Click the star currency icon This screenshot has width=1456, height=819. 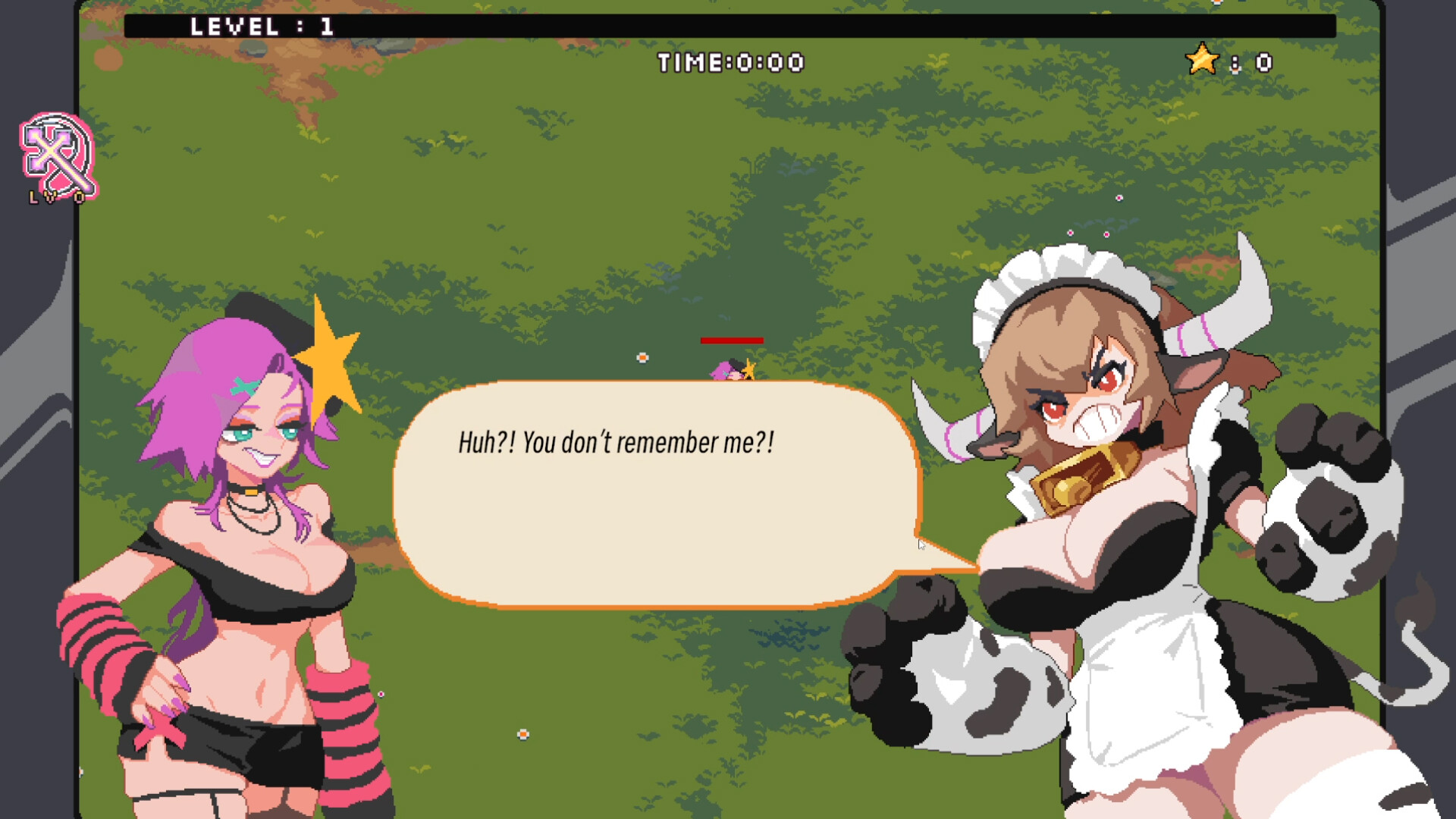coord(1203,61)
